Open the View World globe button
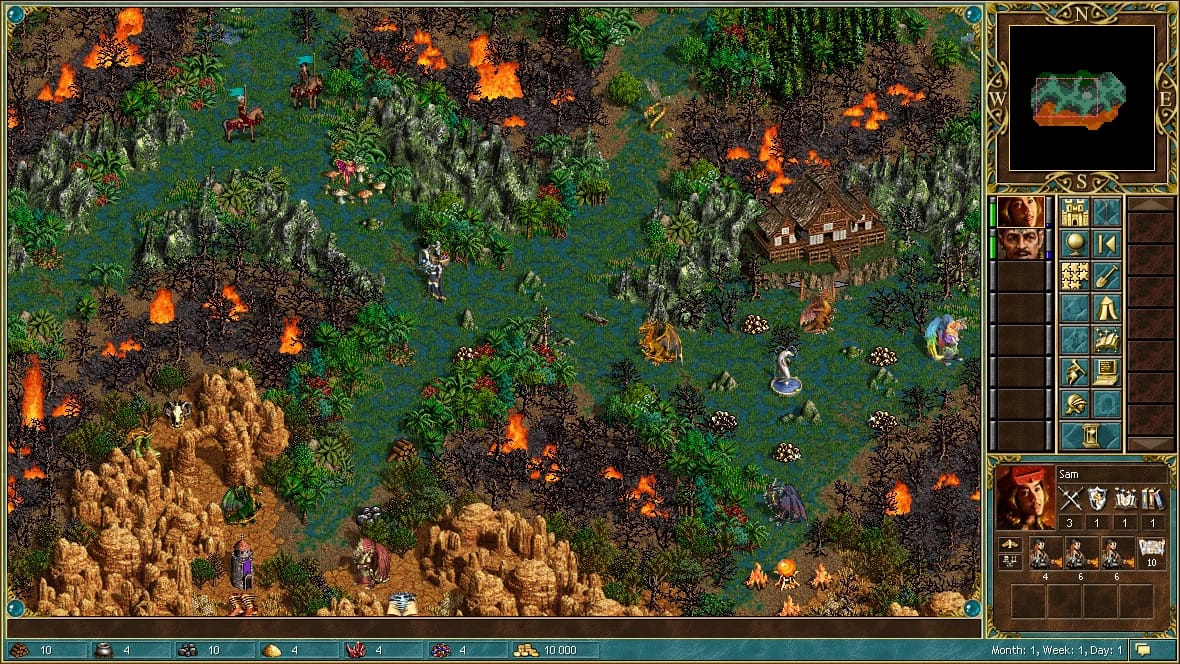This screenshot has width=1180, height=664. click(x=1075, y=244)
